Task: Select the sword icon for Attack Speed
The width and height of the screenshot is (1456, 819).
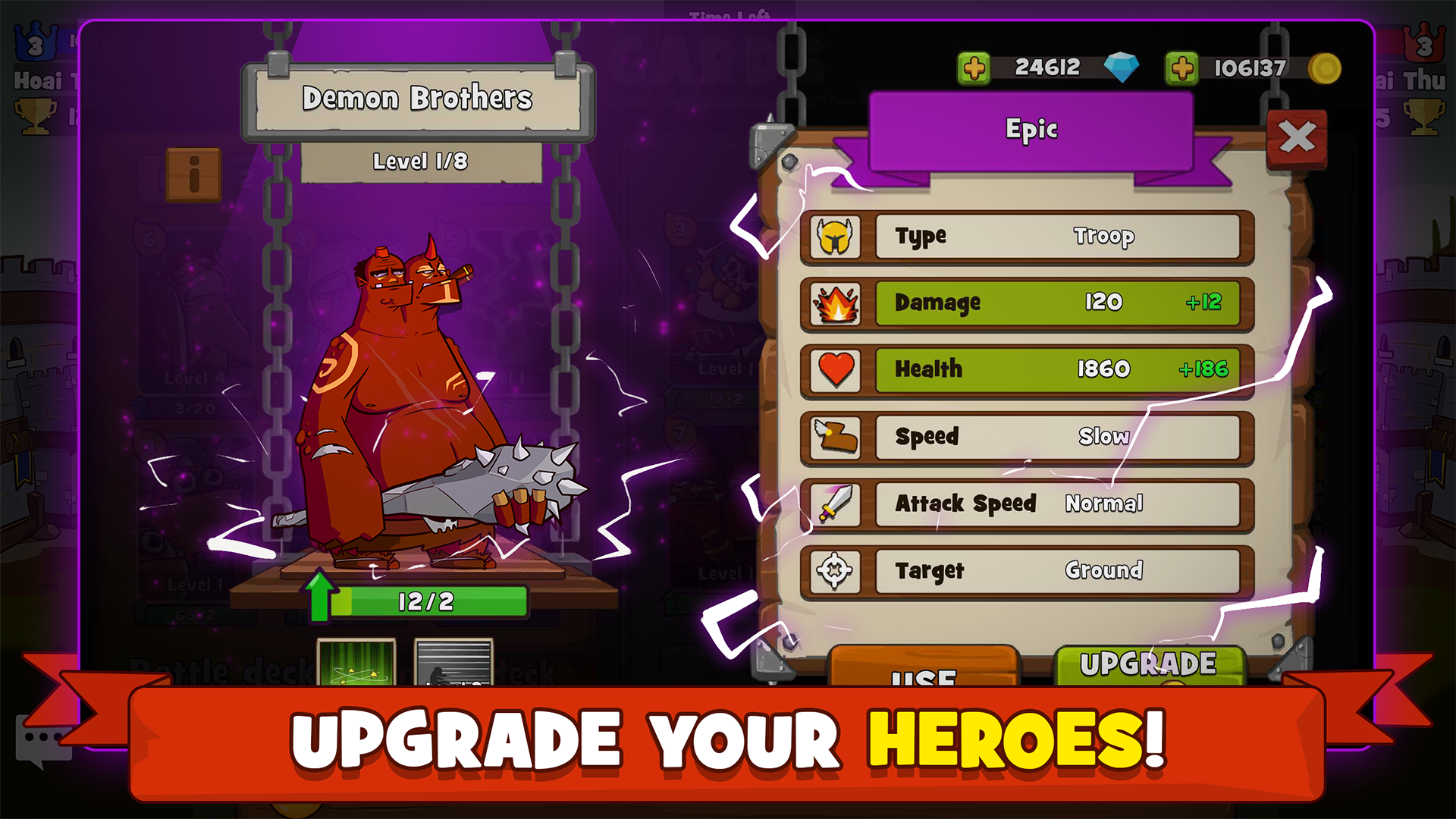Action: pos(836,504)
